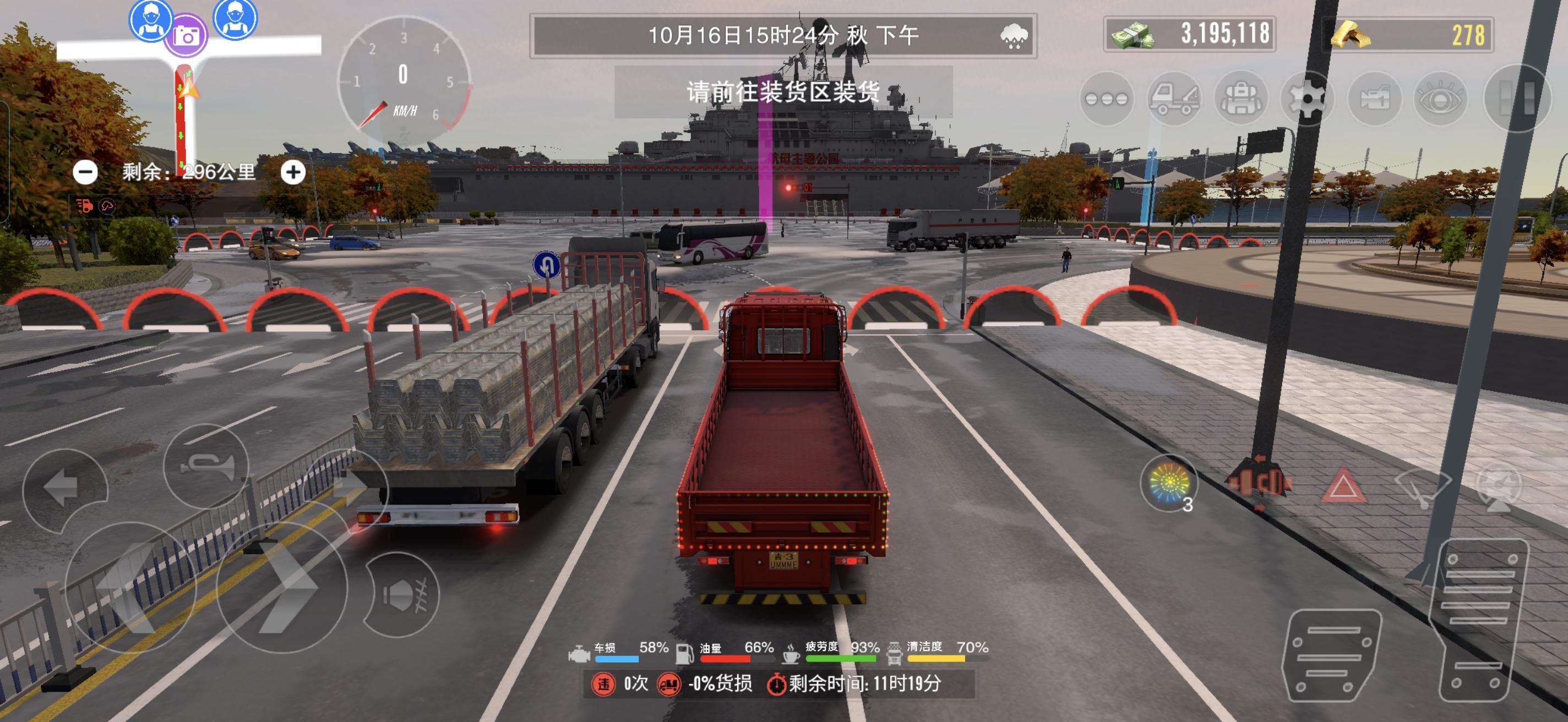Image resolution: width=1568 pixels, height=722 pixels.
Task: Tap the accelerator pedal
Action: (x=1476, y=620)
